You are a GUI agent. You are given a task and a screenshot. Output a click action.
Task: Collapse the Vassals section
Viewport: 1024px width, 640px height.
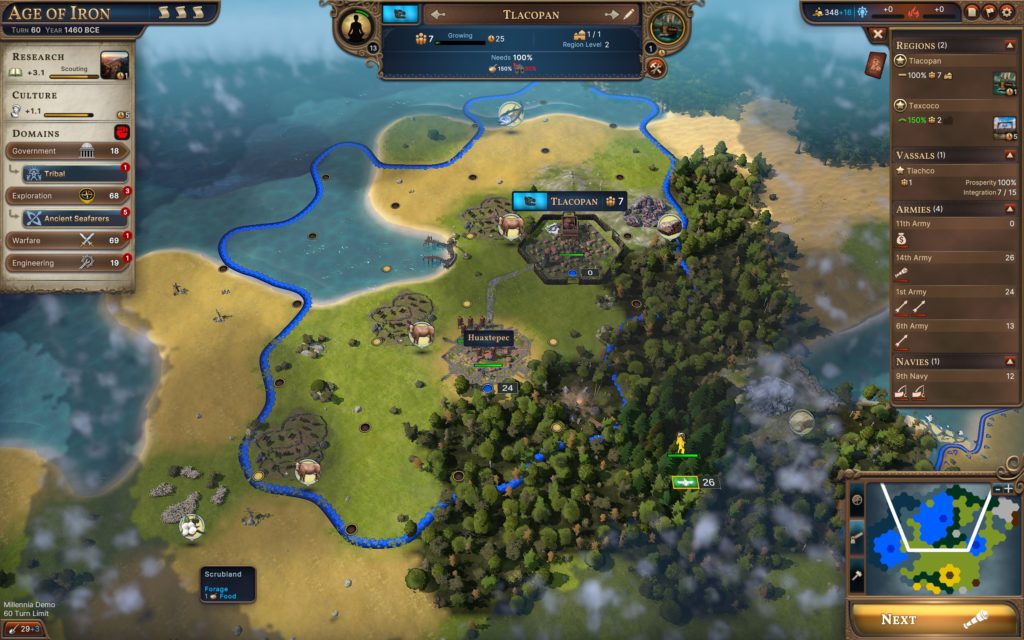(x=1010, y=155)
